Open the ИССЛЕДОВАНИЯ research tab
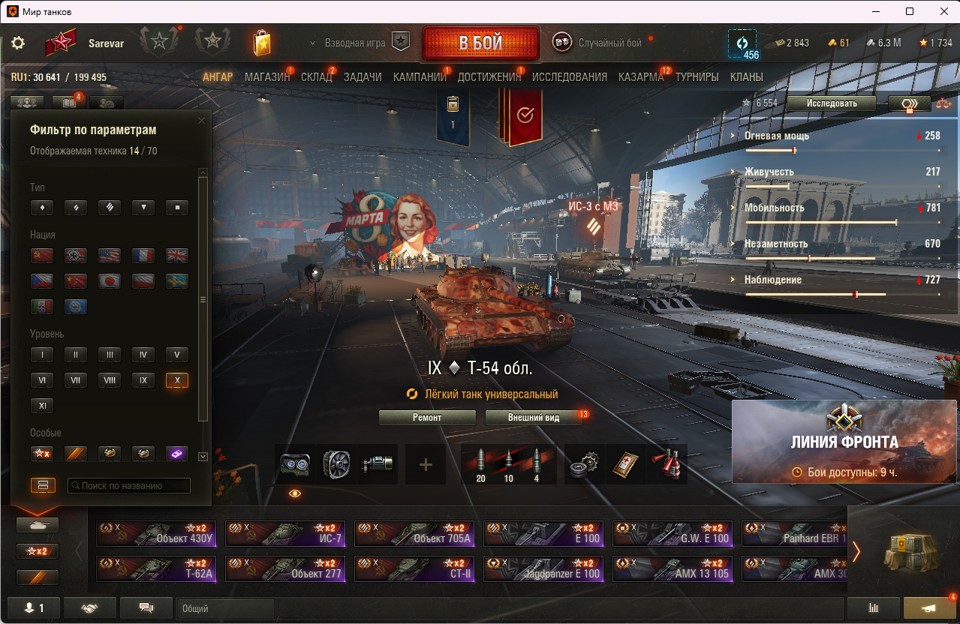 [x=569, y=77]
